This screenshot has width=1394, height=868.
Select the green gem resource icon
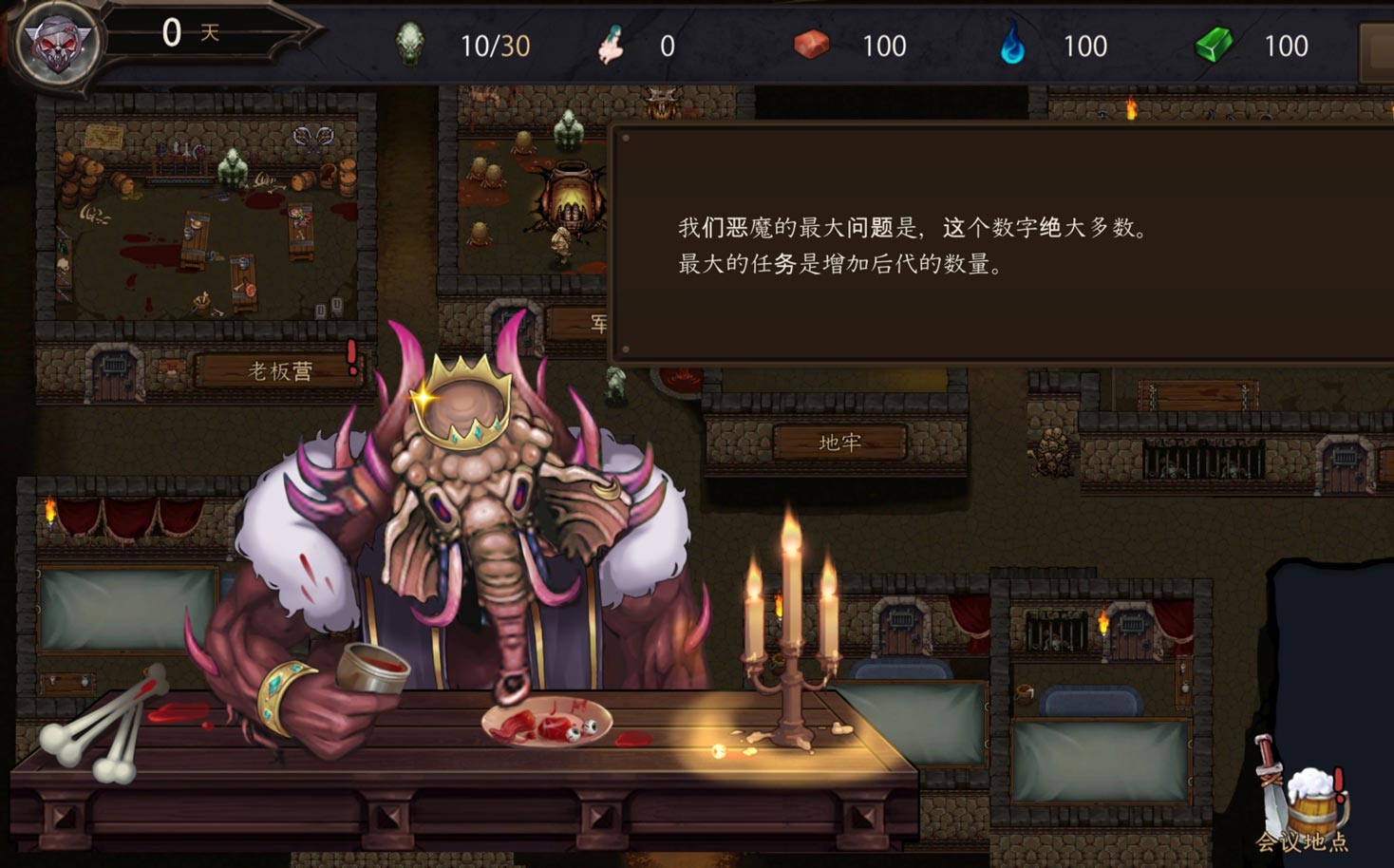1213,43
